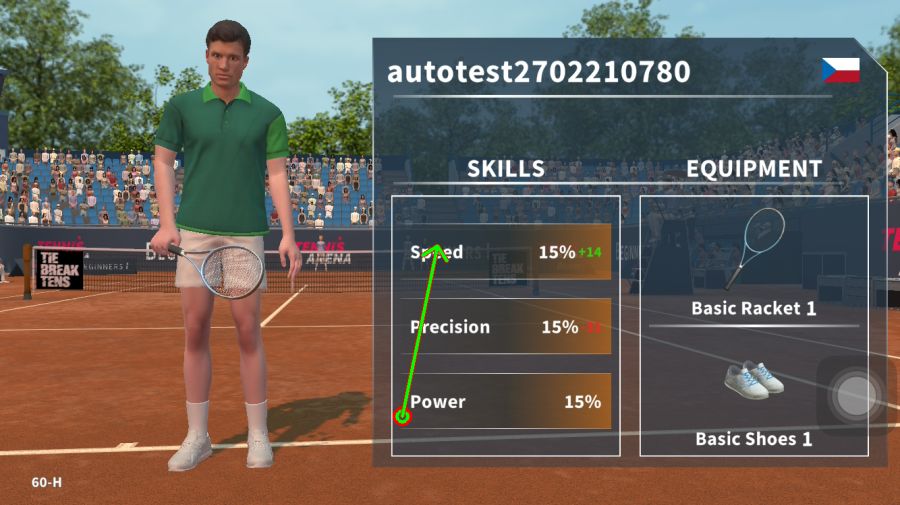Tap the Power skill row
900x505 pixels.
[x=506, y=402]
